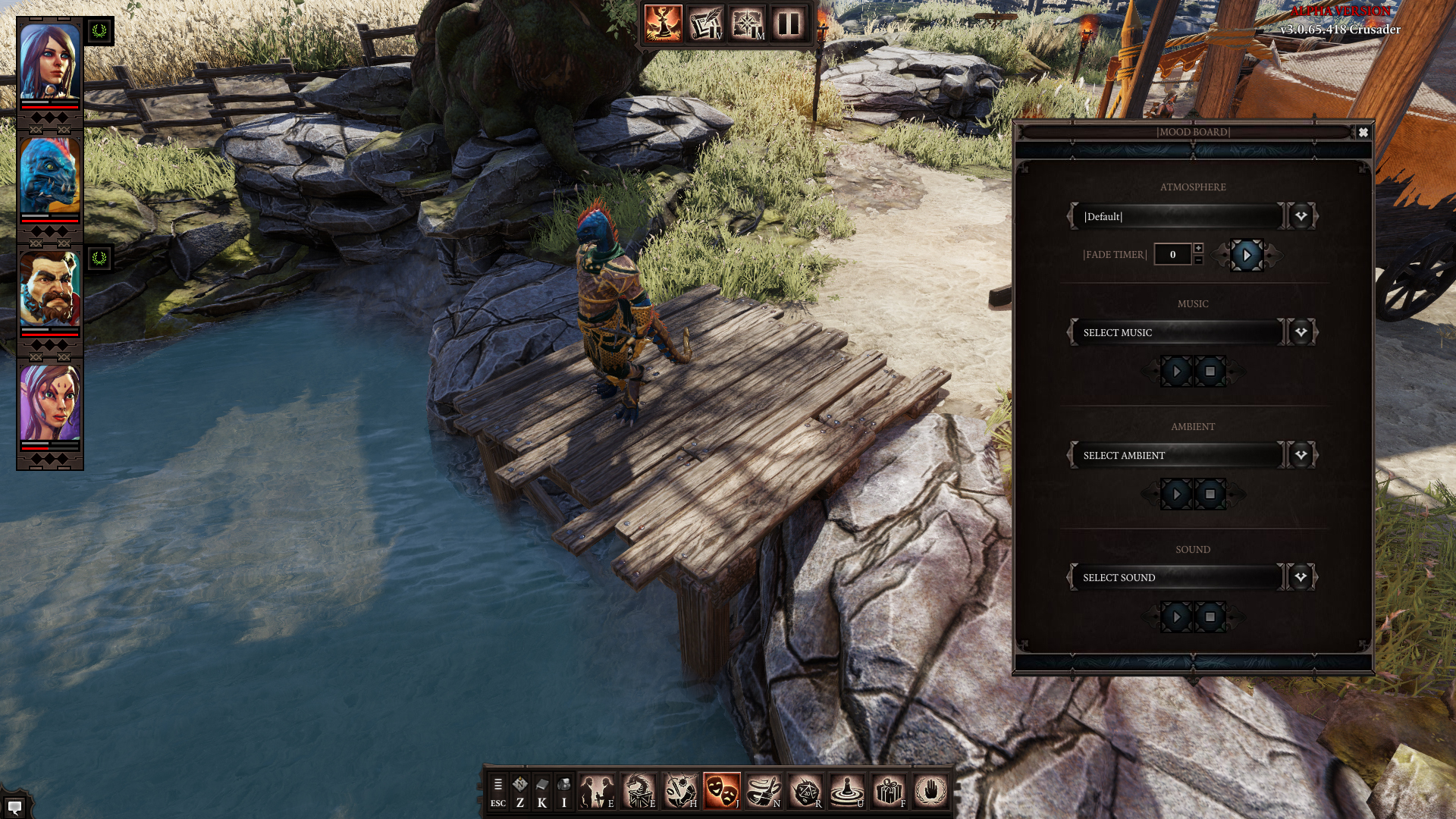Click the pause button in the top toolbar
Viewport: 1456px width, 819px height.
click(x=789, y=24)
